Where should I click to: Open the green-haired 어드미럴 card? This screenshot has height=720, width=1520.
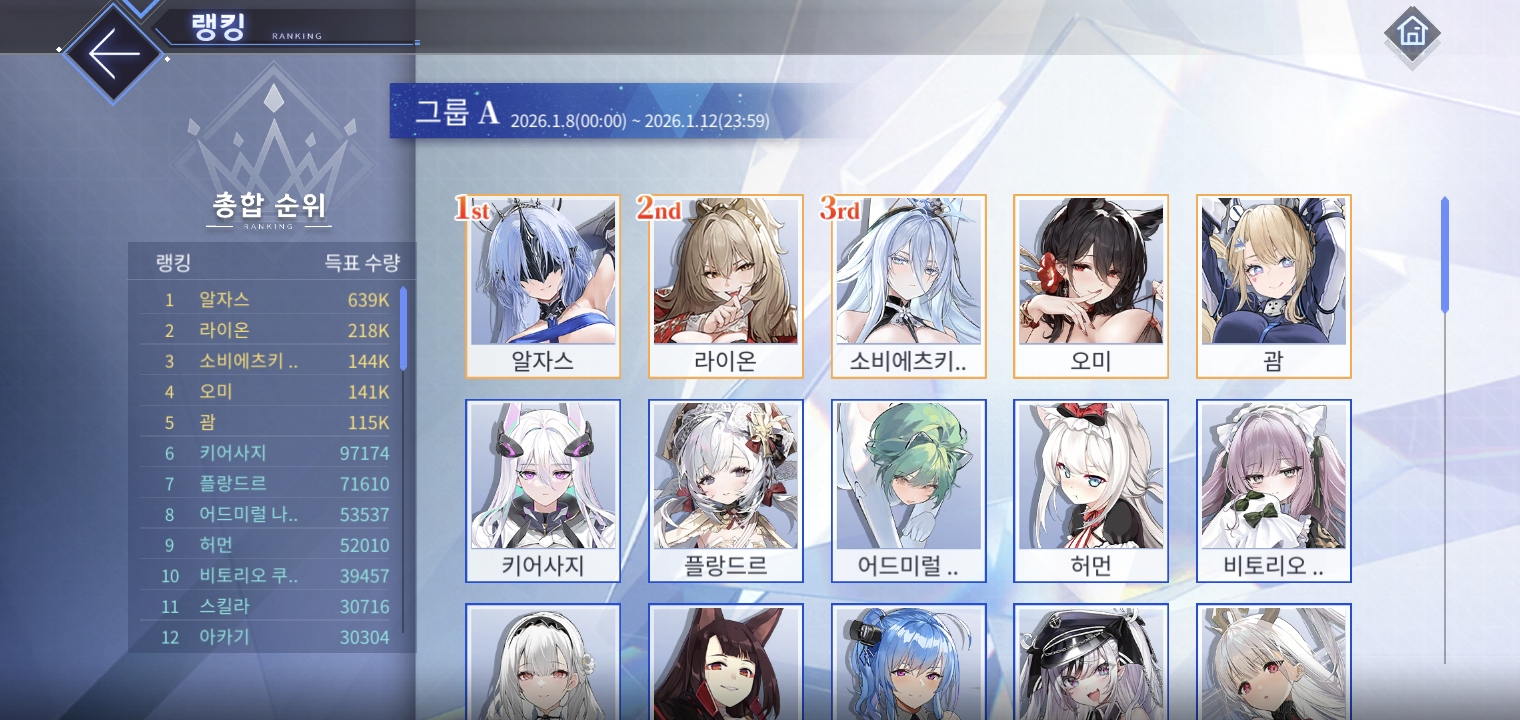(x=909, y=490)
